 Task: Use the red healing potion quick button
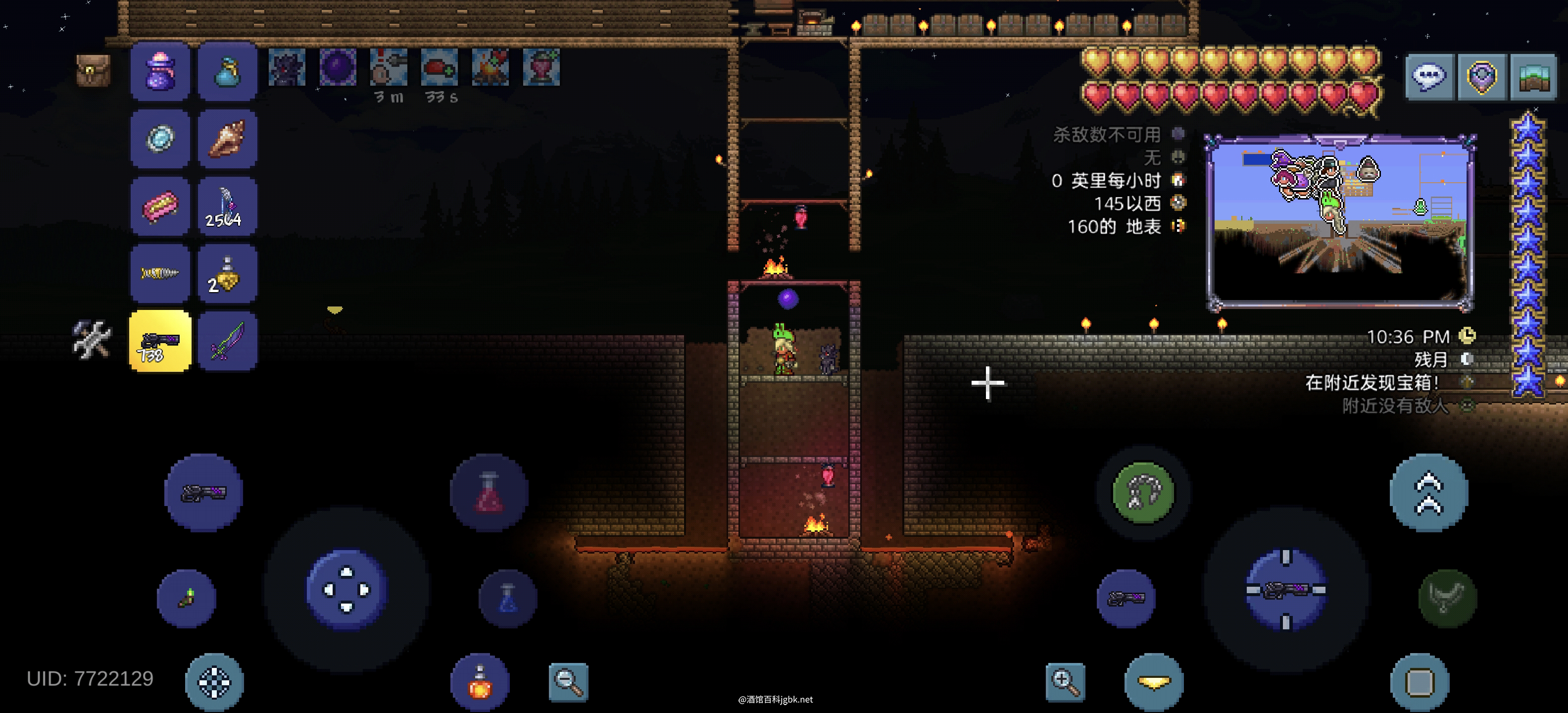click(490, 492)
